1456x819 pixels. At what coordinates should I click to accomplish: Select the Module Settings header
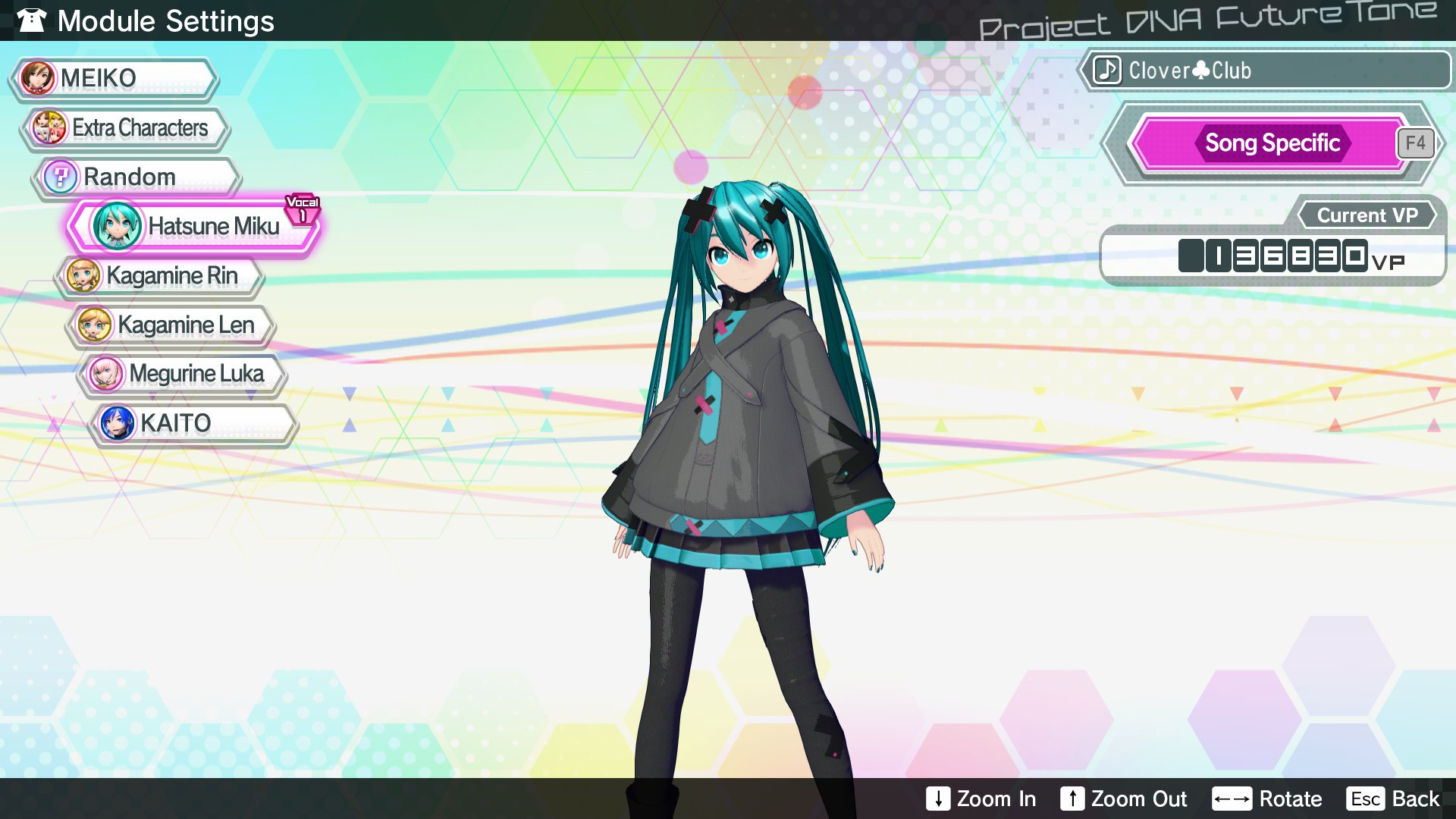[x=168, y=20]
